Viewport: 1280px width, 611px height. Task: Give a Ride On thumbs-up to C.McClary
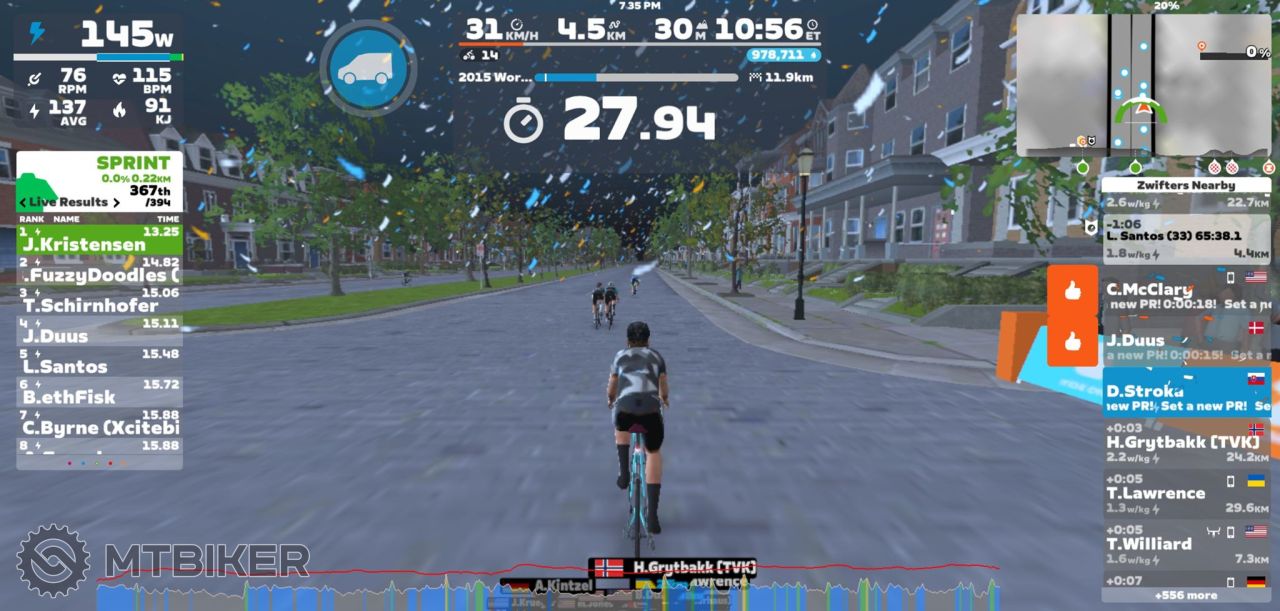coord(1073,291)
